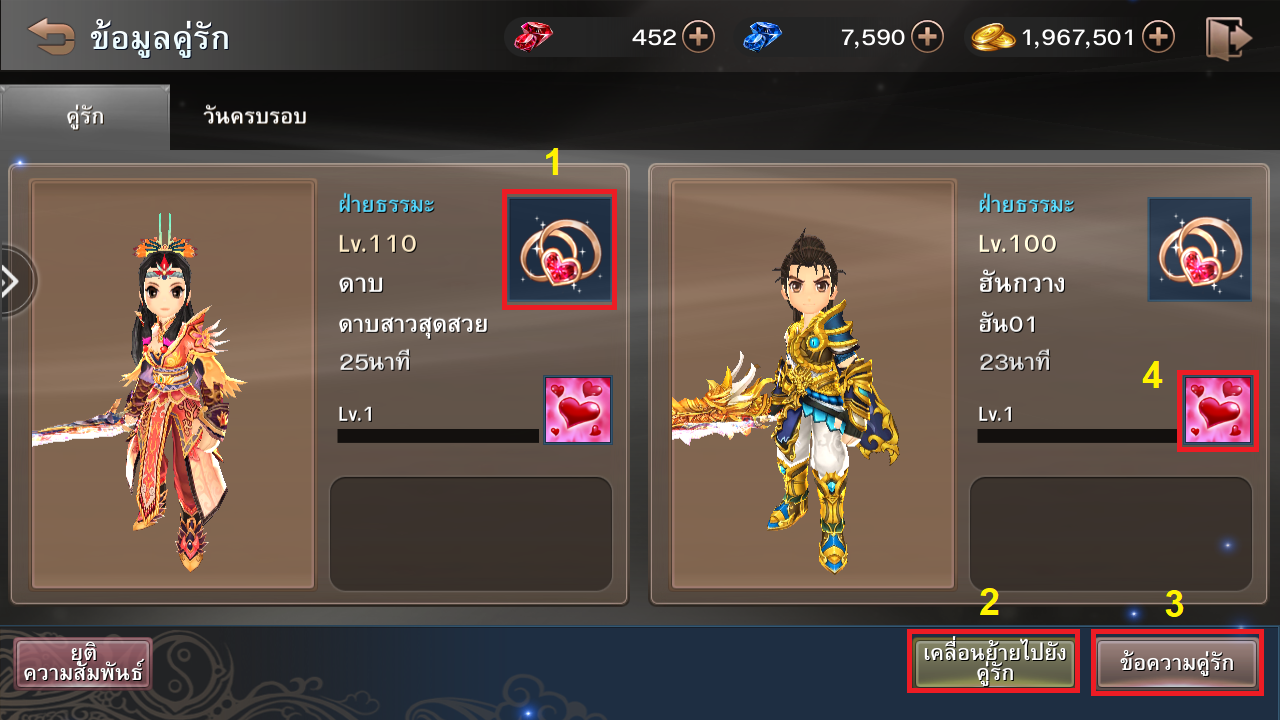Select the female character's pink hearts icon

tap(578, 410)
